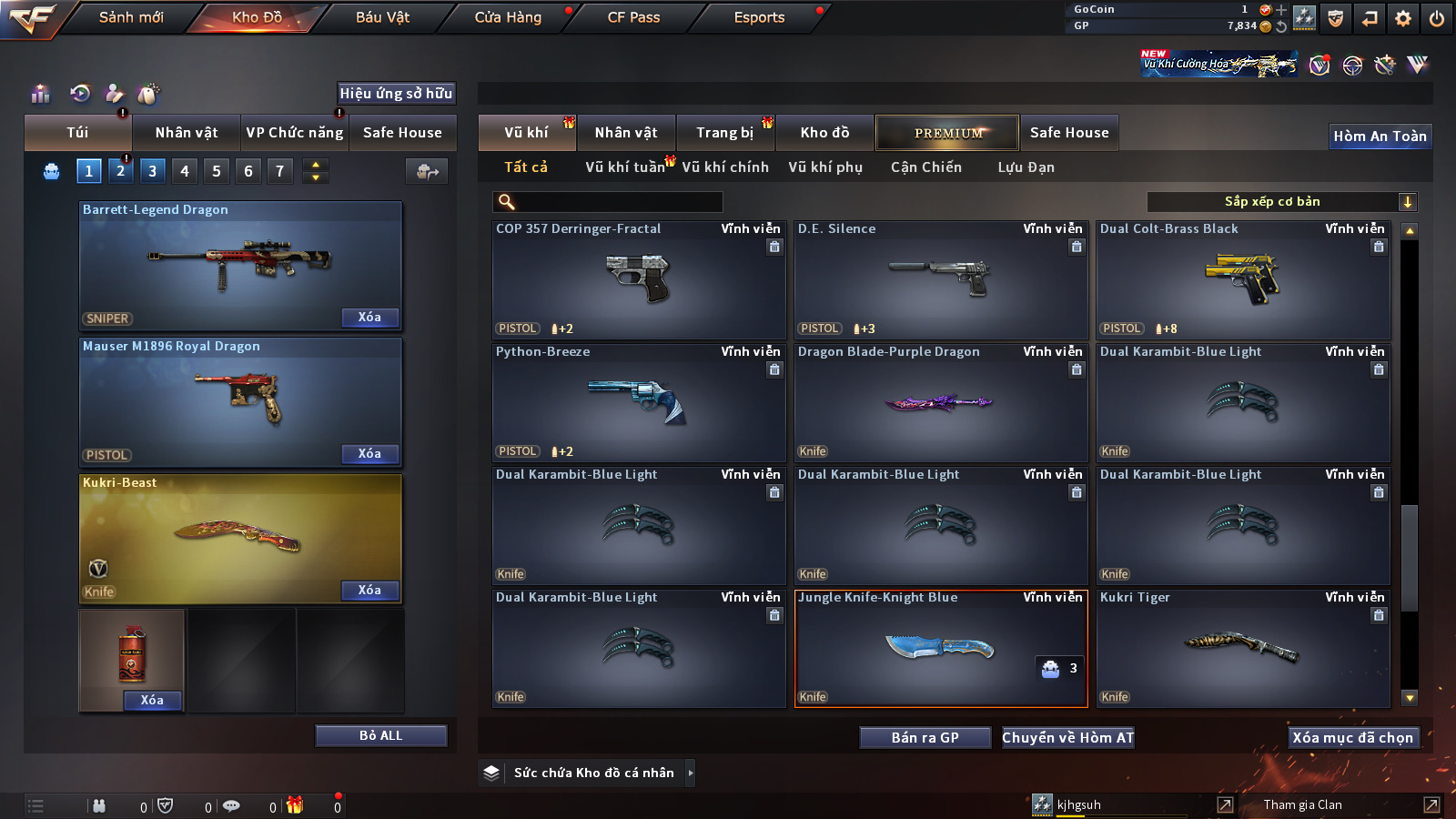Go to the Sảnh mới lobby

tap(131, 17)
